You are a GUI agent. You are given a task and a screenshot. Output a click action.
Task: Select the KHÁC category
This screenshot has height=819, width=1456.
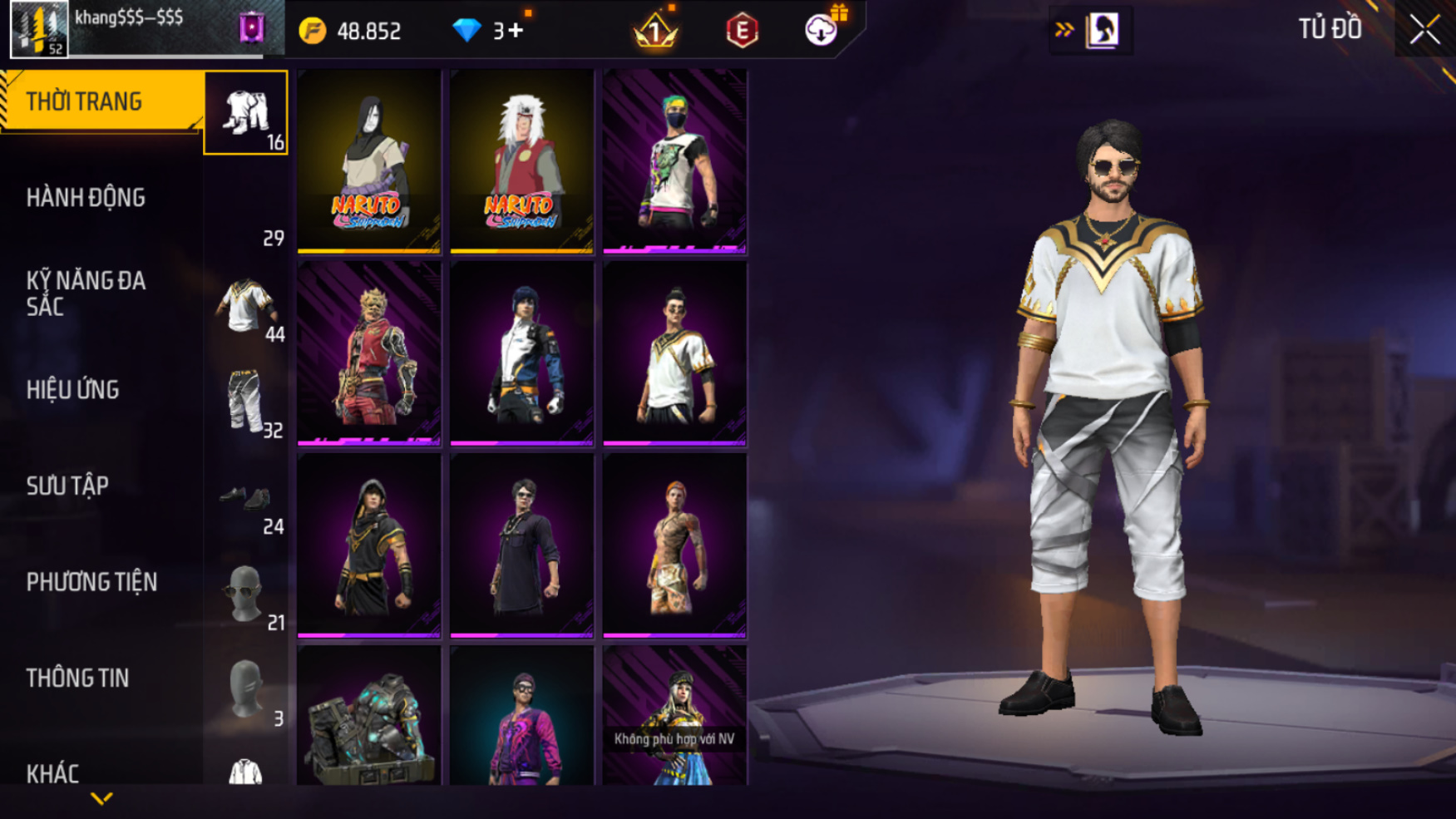pyautogui.click(x=52, y=773)
